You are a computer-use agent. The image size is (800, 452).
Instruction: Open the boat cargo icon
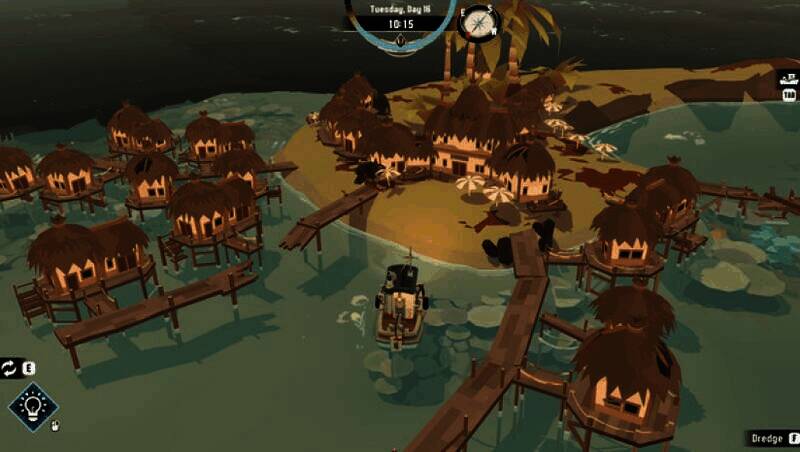click(x=788, y=78)
